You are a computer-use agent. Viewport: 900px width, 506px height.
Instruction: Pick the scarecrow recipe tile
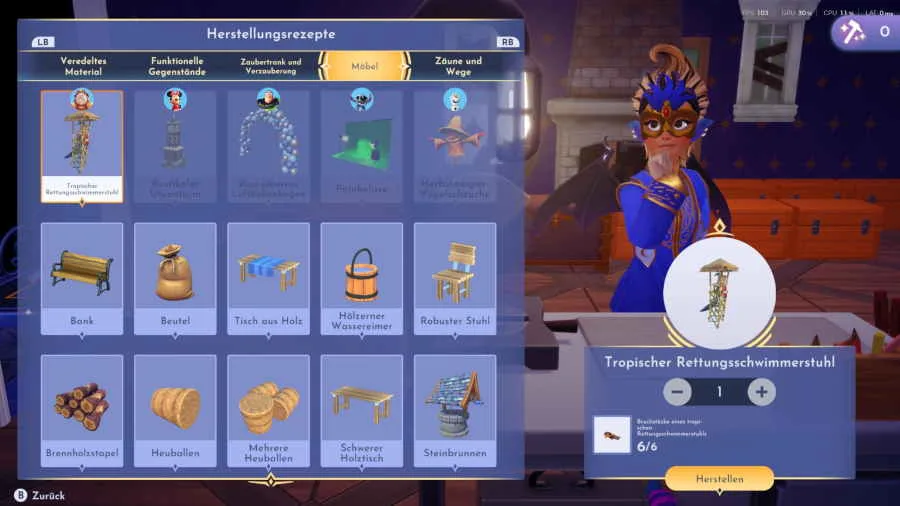pyautogui.click(x=455, y=146)
